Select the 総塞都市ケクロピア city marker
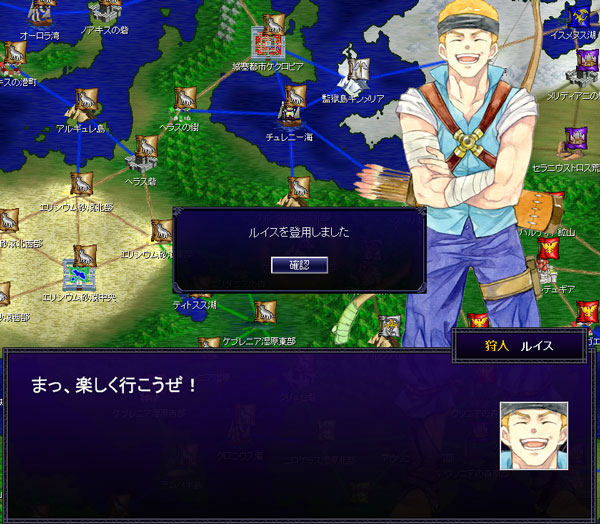The image size is (600, 524). click(x=268, y=42)
